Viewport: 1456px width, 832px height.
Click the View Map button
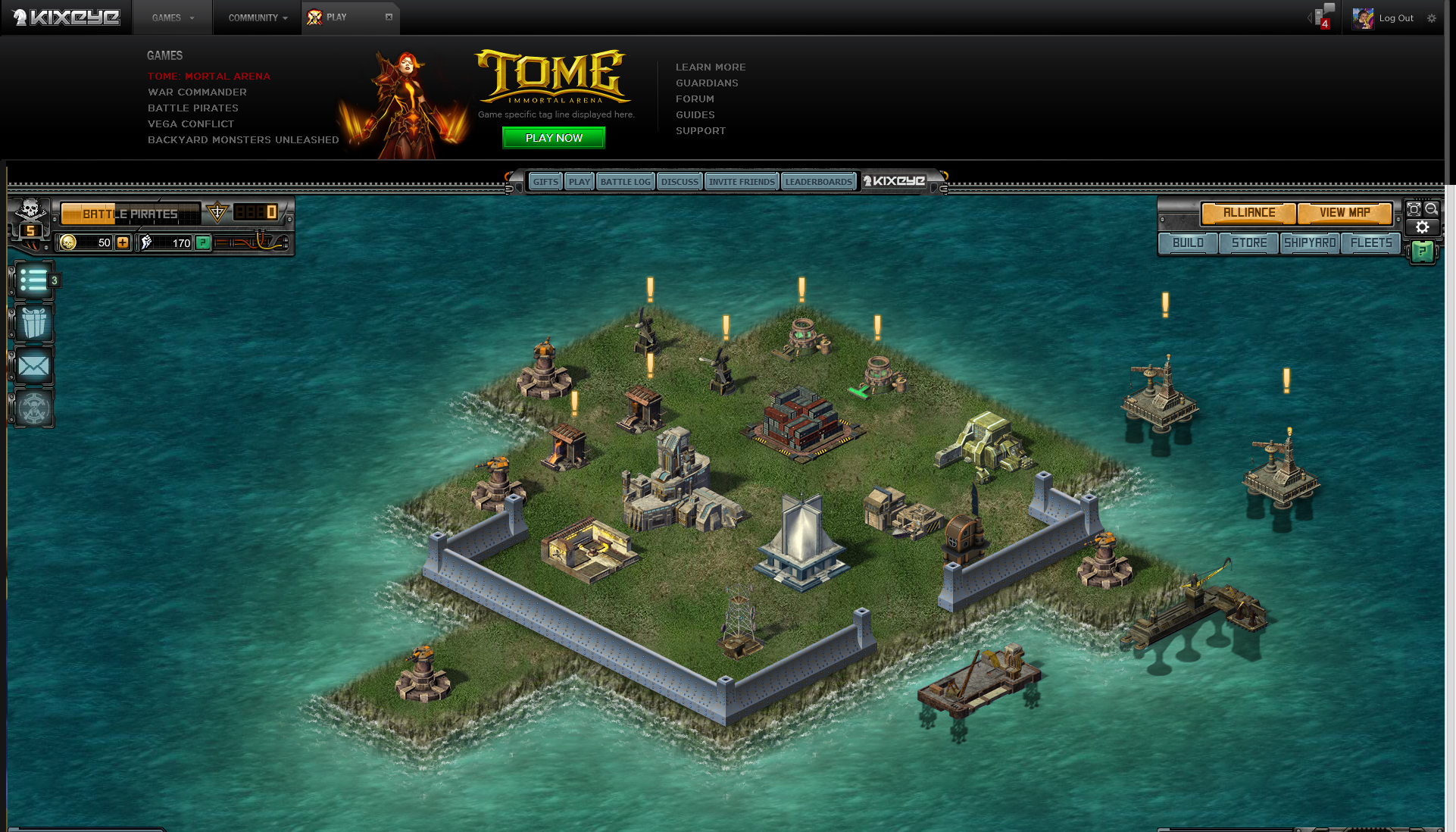pos(1345,213)
